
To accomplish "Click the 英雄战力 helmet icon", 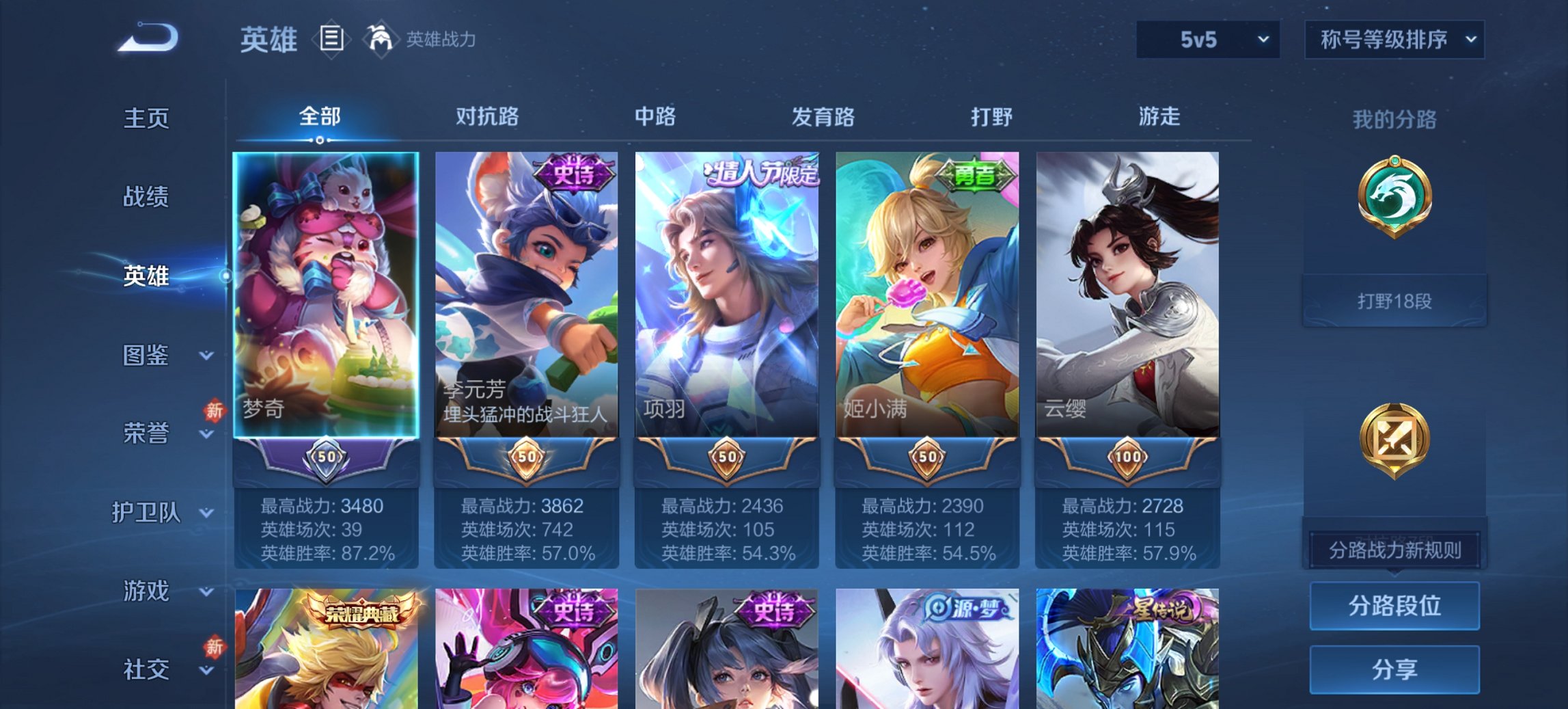I will tap(379, 39).
